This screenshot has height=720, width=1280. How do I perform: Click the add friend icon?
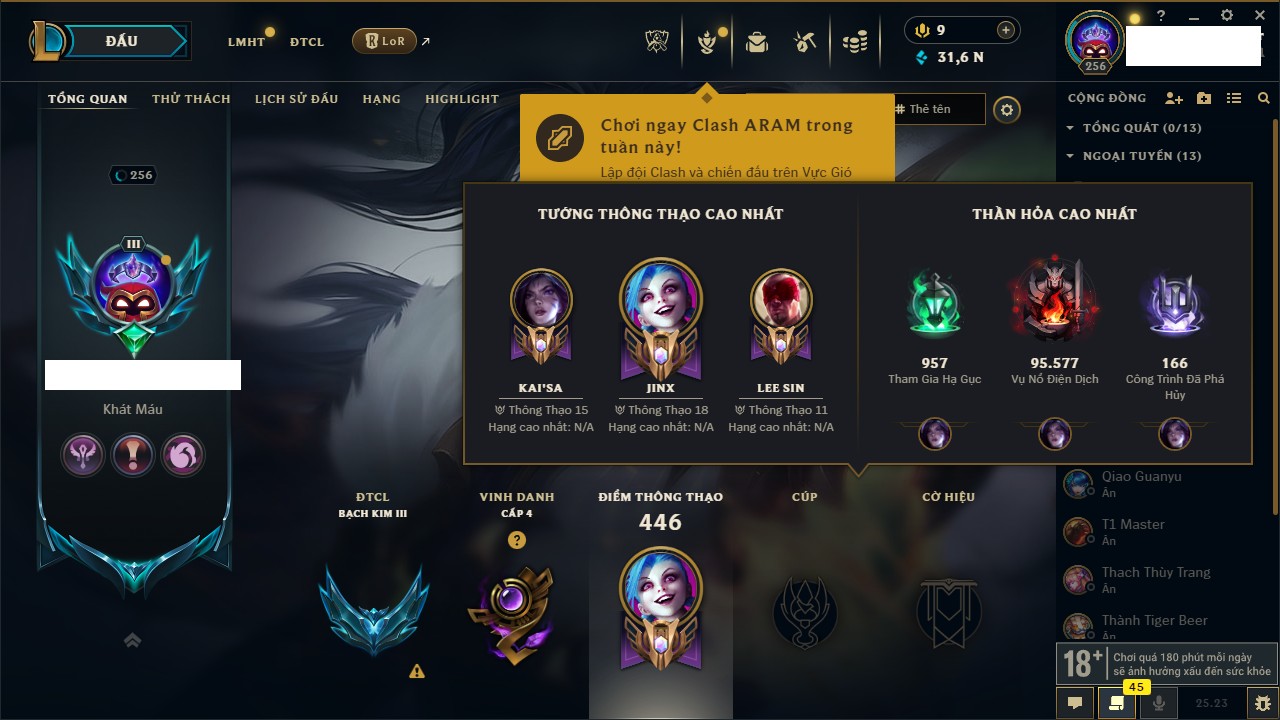click(1174, 98)
